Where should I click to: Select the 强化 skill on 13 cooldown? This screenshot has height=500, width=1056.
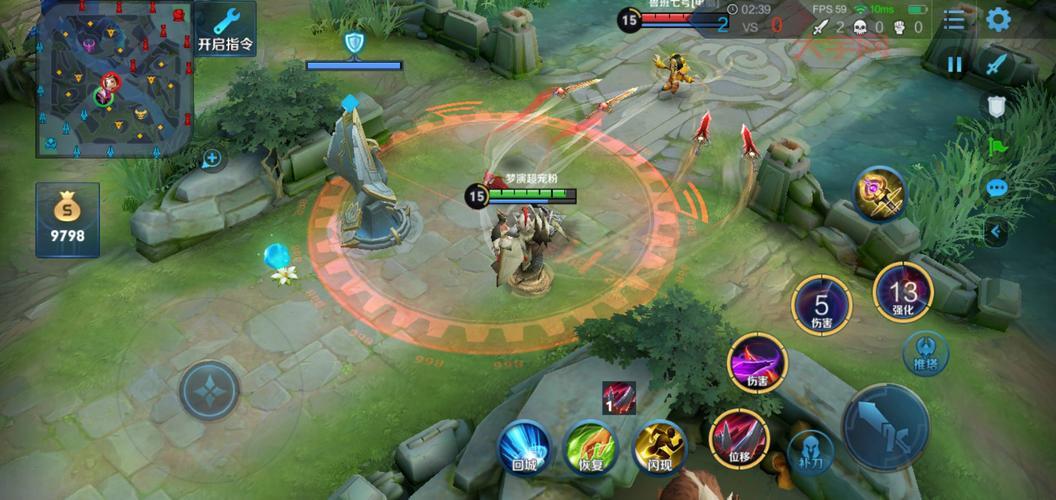(902, 292)
